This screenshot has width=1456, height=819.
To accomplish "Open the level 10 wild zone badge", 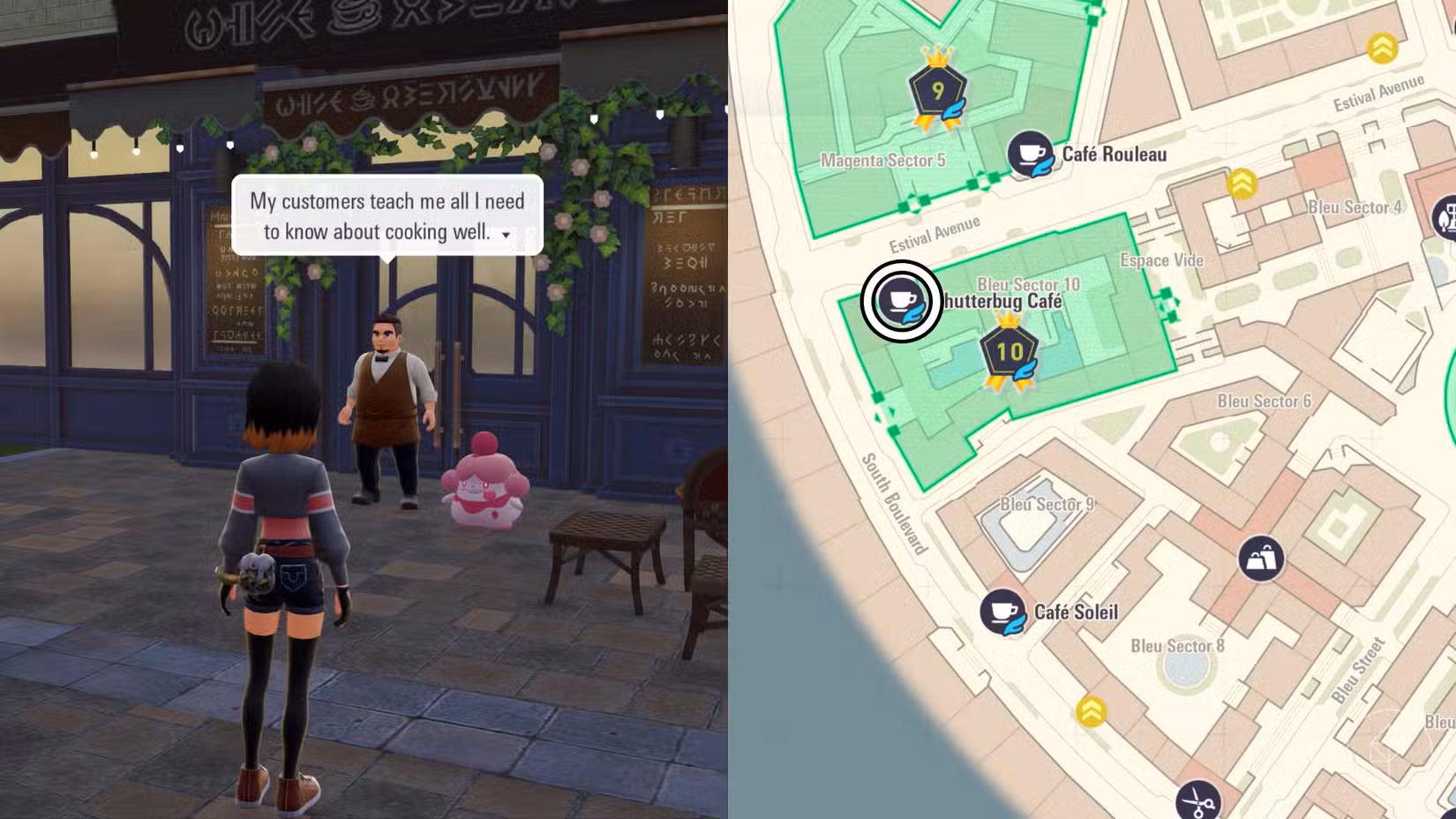I will 1009,353.
